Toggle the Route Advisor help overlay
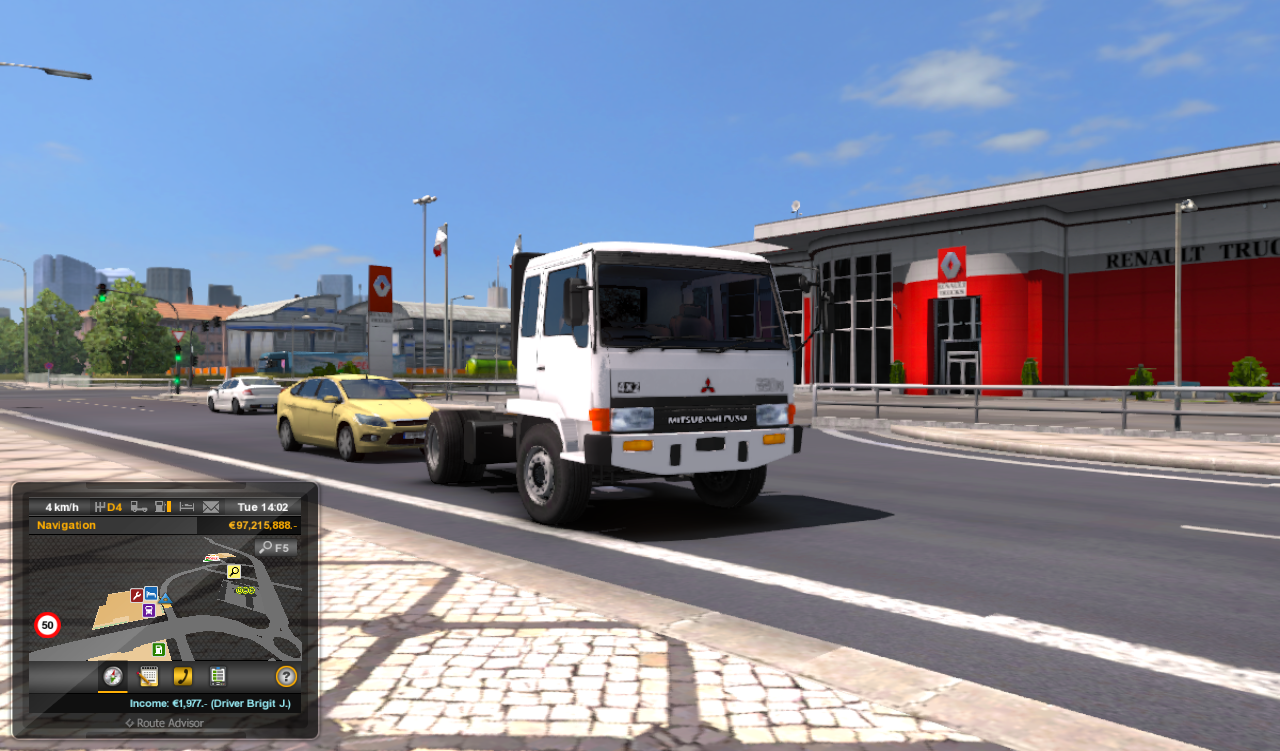Screen dimensions: 1280x751 coord(286,676)
